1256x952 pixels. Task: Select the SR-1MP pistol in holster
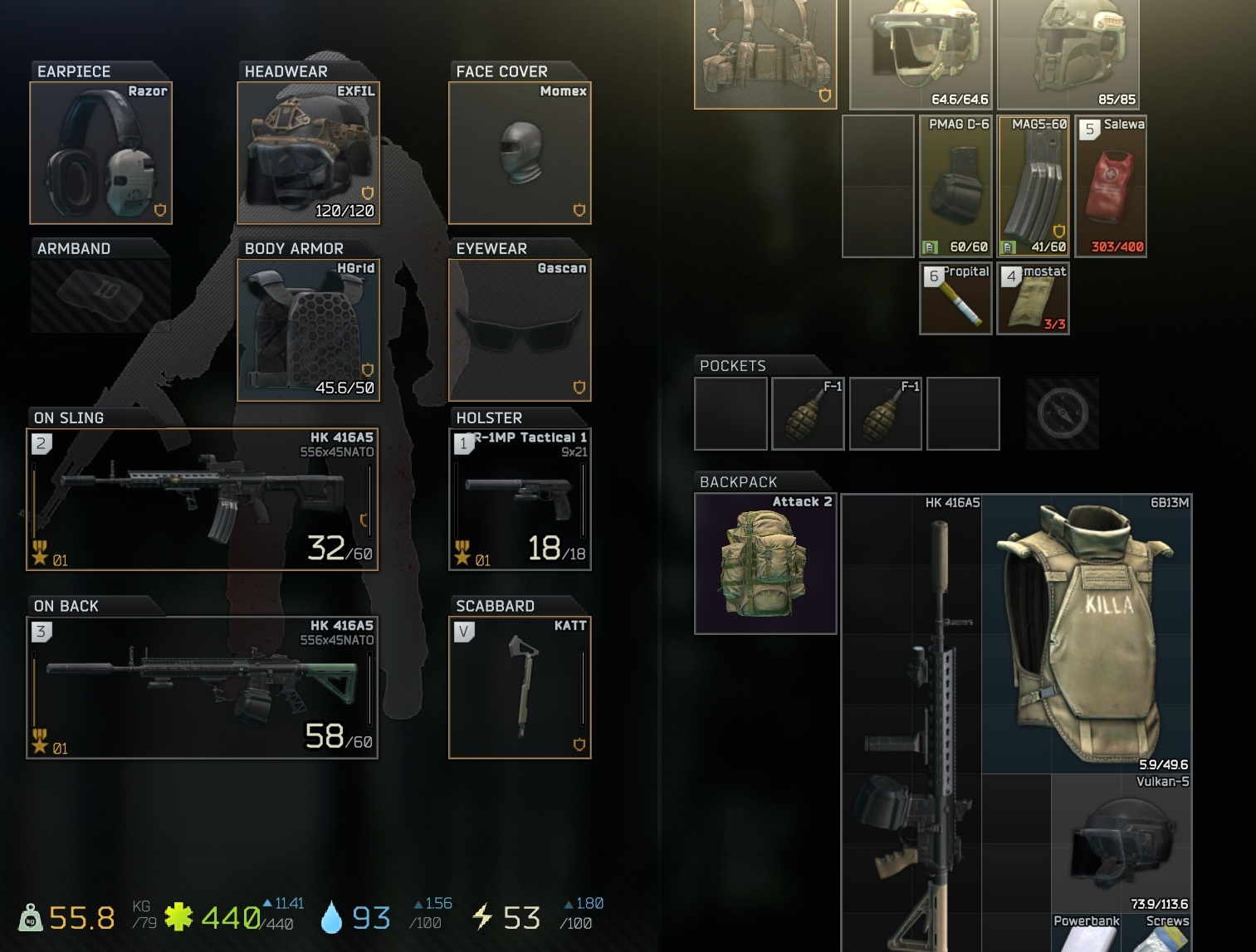tap(519, 498)
